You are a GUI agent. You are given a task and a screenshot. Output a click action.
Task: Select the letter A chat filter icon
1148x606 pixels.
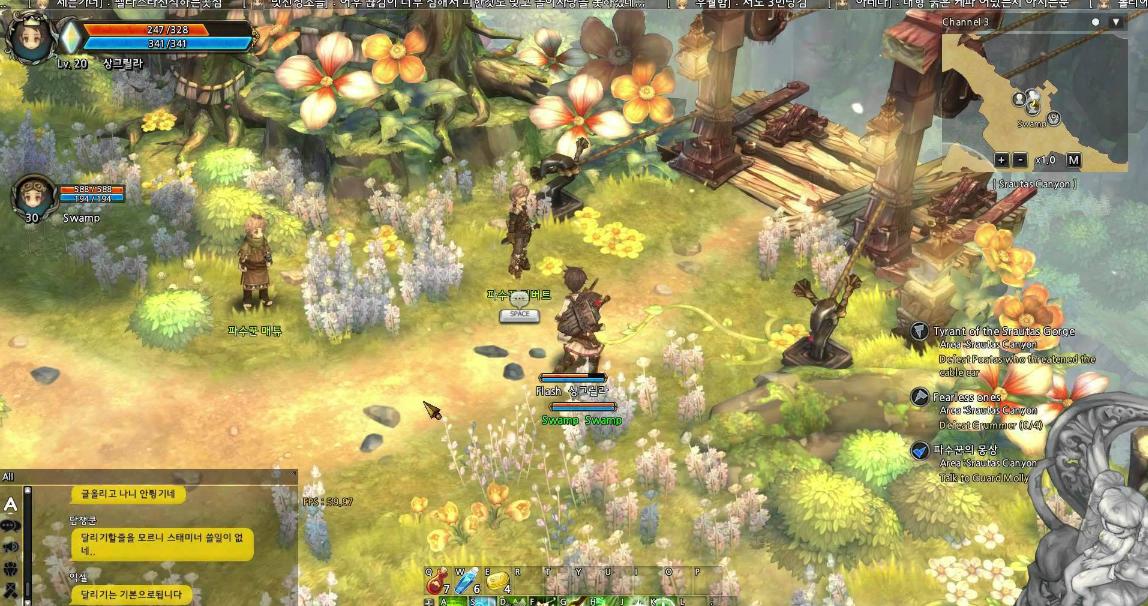pos(11,504)
